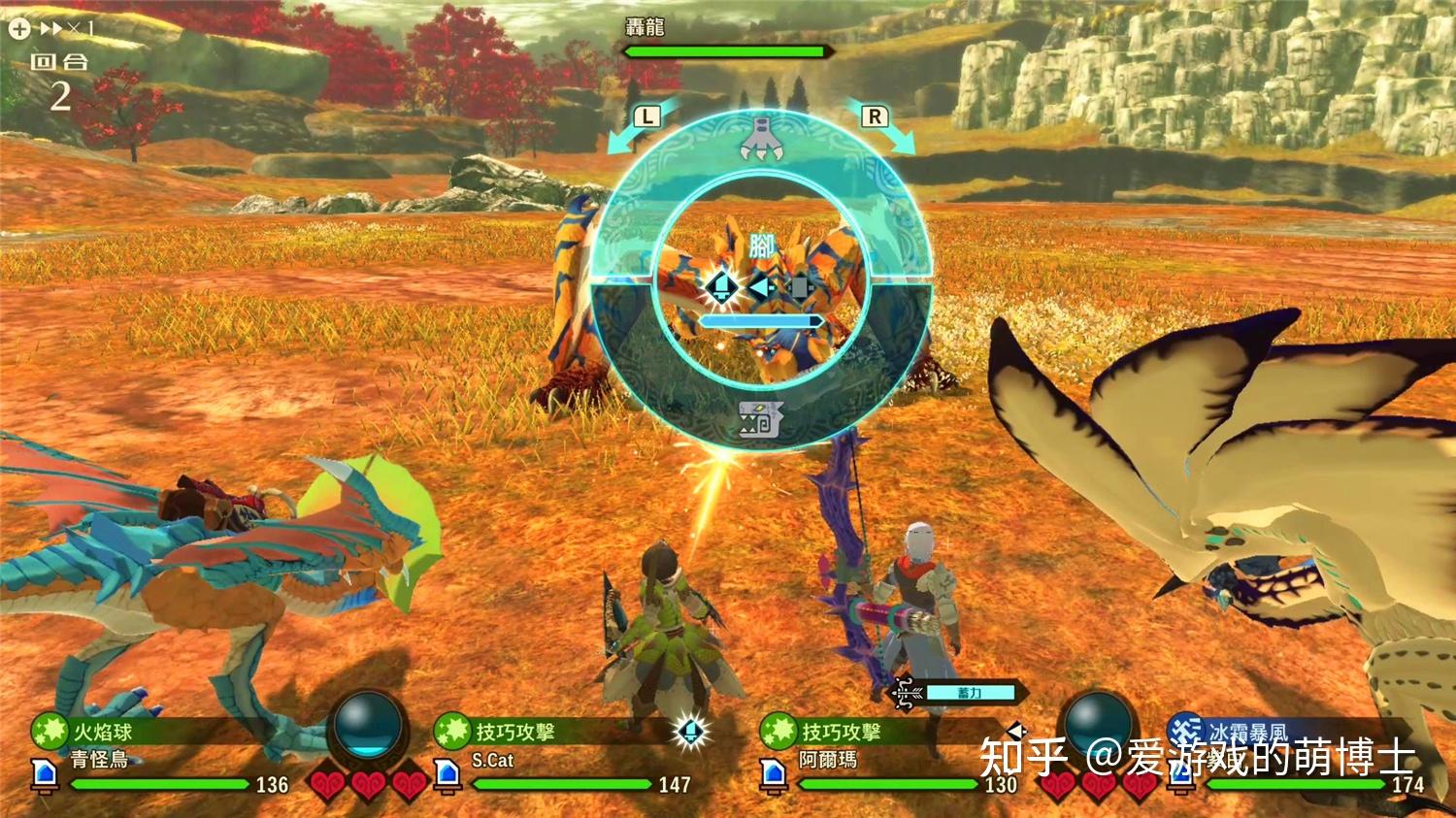The height and width of the screenshot is (818, 1456).
Task: Select the pierce arrow weakness icon on the wheel
Action: 761,287
